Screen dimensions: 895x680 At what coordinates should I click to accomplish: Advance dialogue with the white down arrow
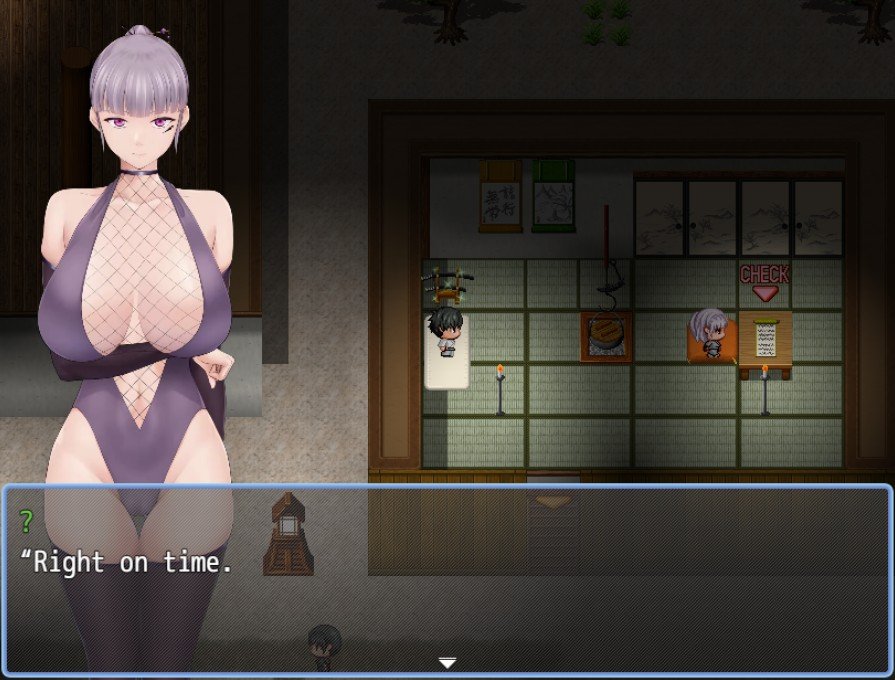click(x=447, y=662)
